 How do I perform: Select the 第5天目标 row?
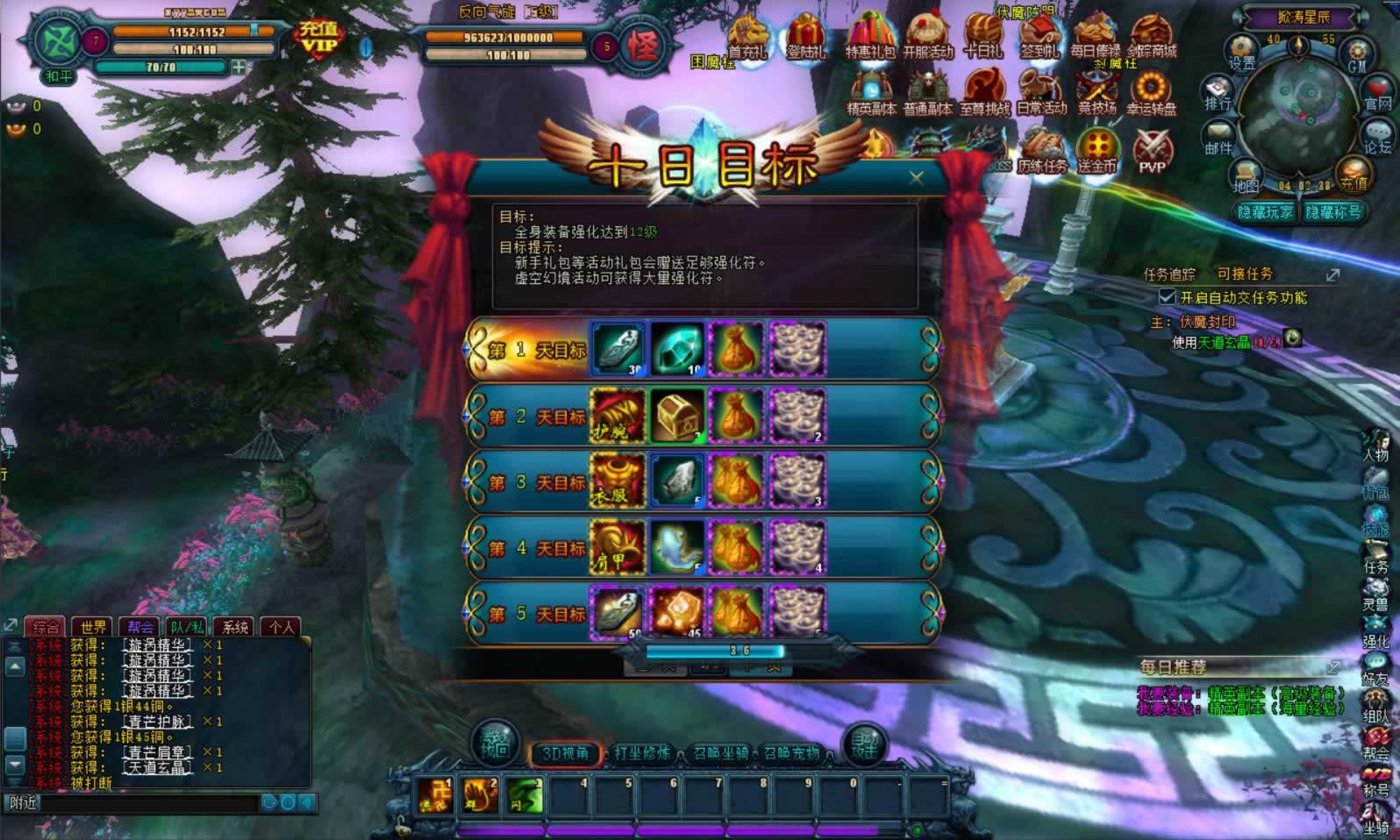536,614
